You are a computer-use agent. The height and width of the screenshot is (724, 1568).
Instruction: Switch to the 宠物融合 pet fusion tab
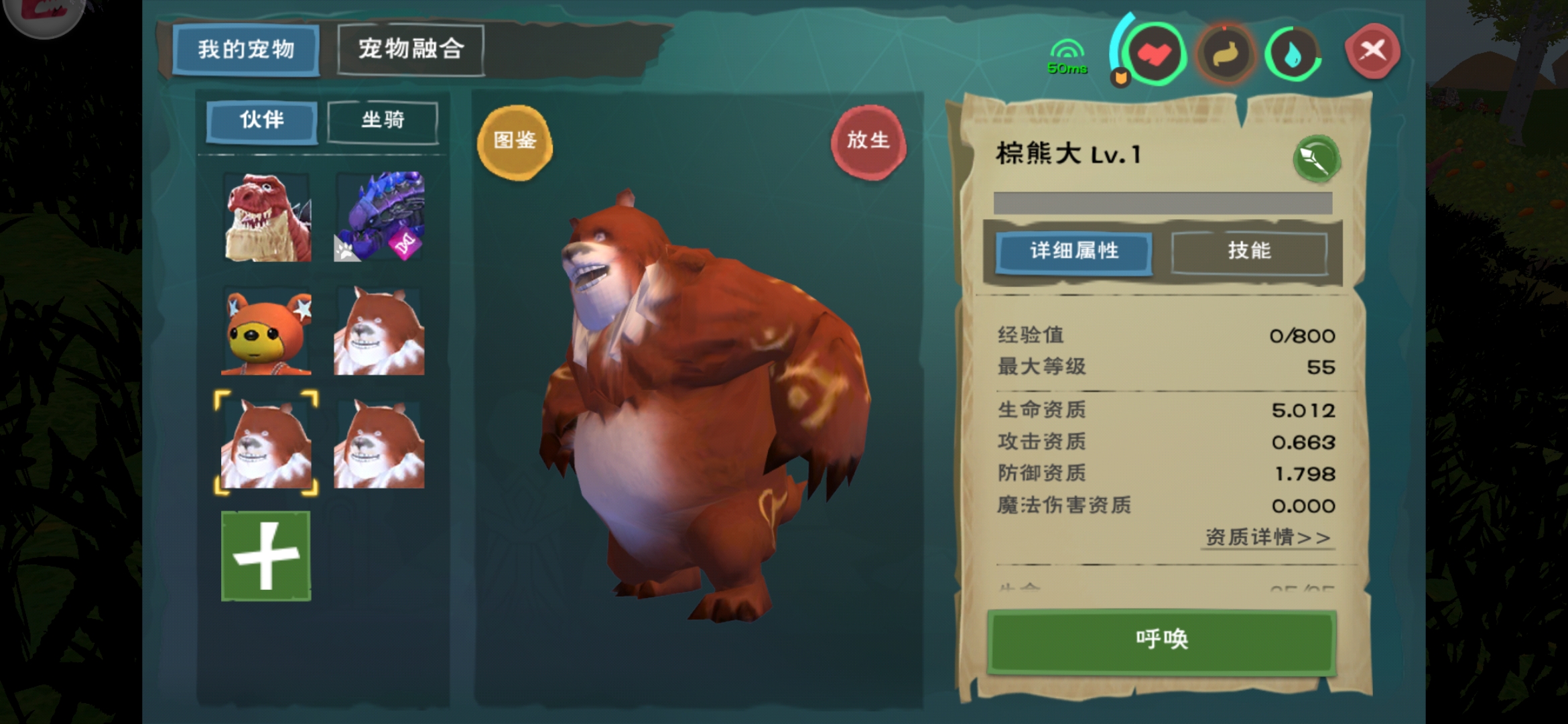(411, 48)
